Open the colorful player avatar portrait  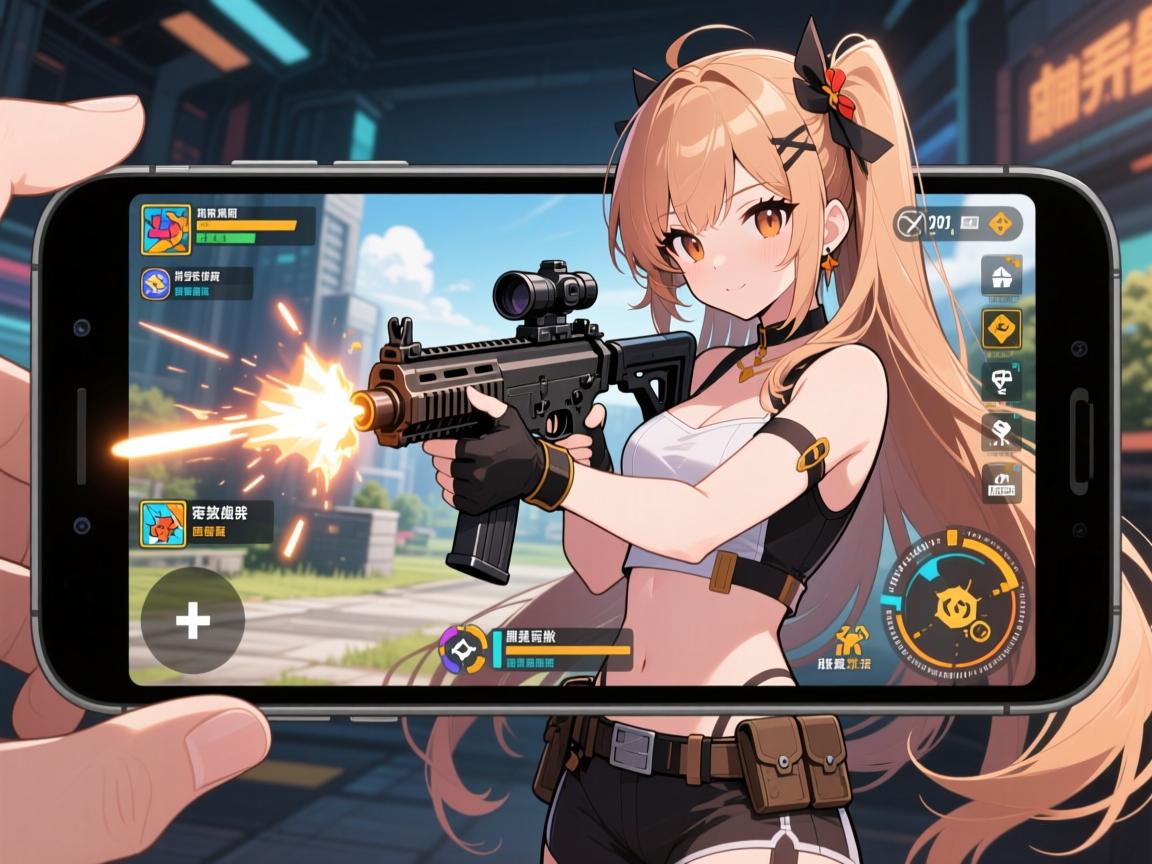(166, 229)
